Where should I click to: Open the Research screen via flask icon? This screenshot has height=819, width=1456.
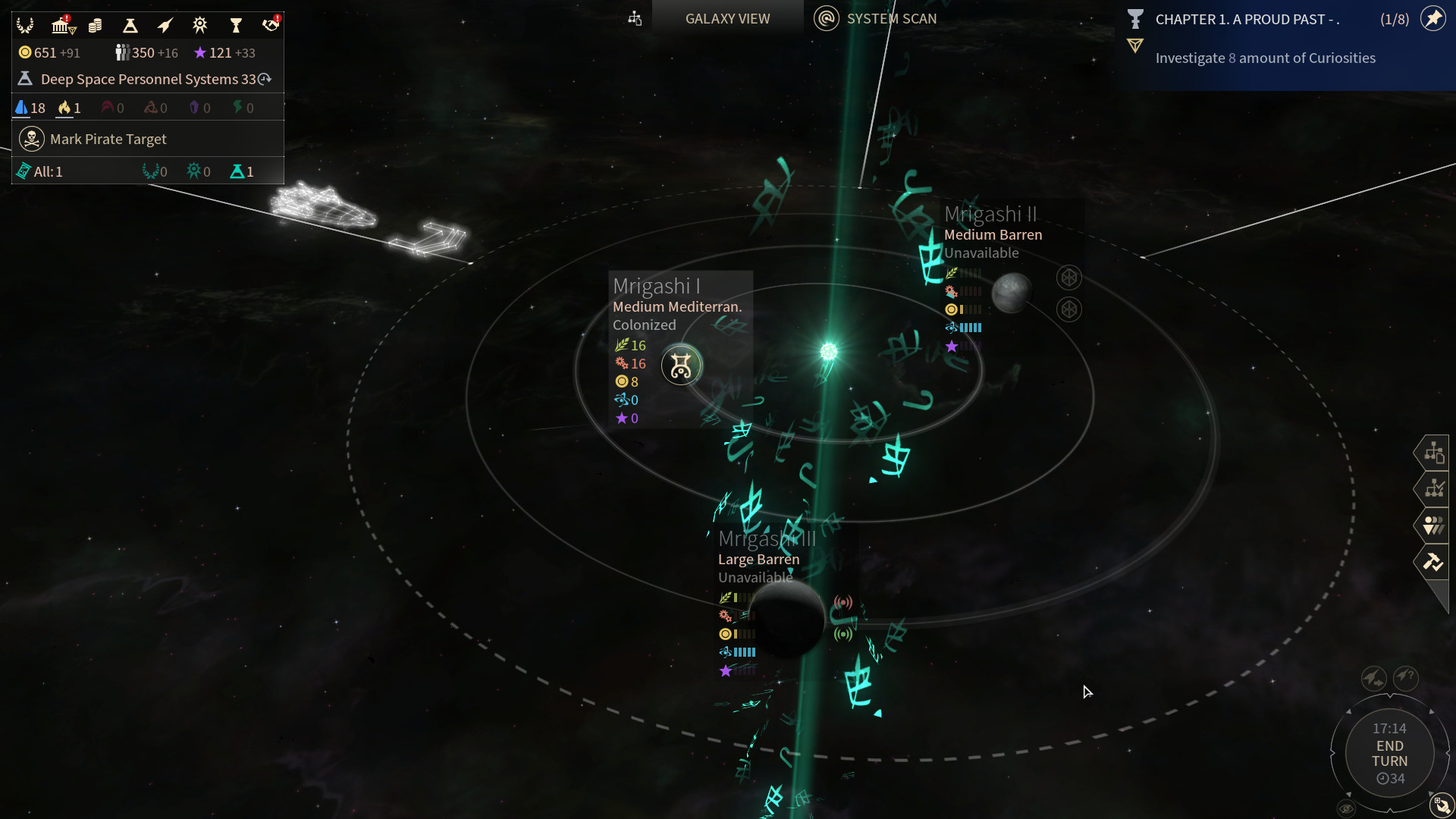pos(130,25)
